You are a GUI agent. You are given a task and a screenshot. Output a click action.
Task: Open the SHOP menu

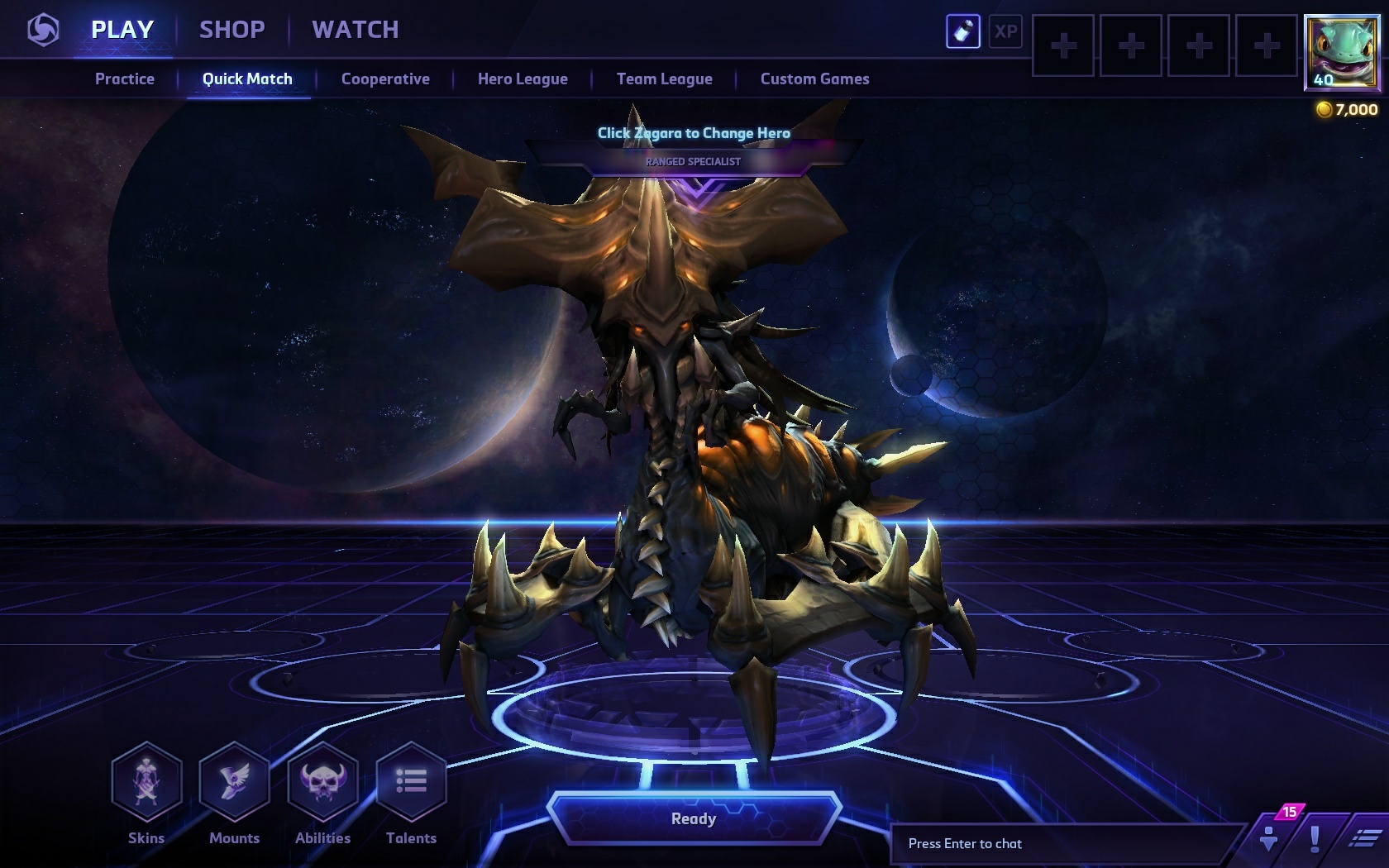[x=232, y=30]
